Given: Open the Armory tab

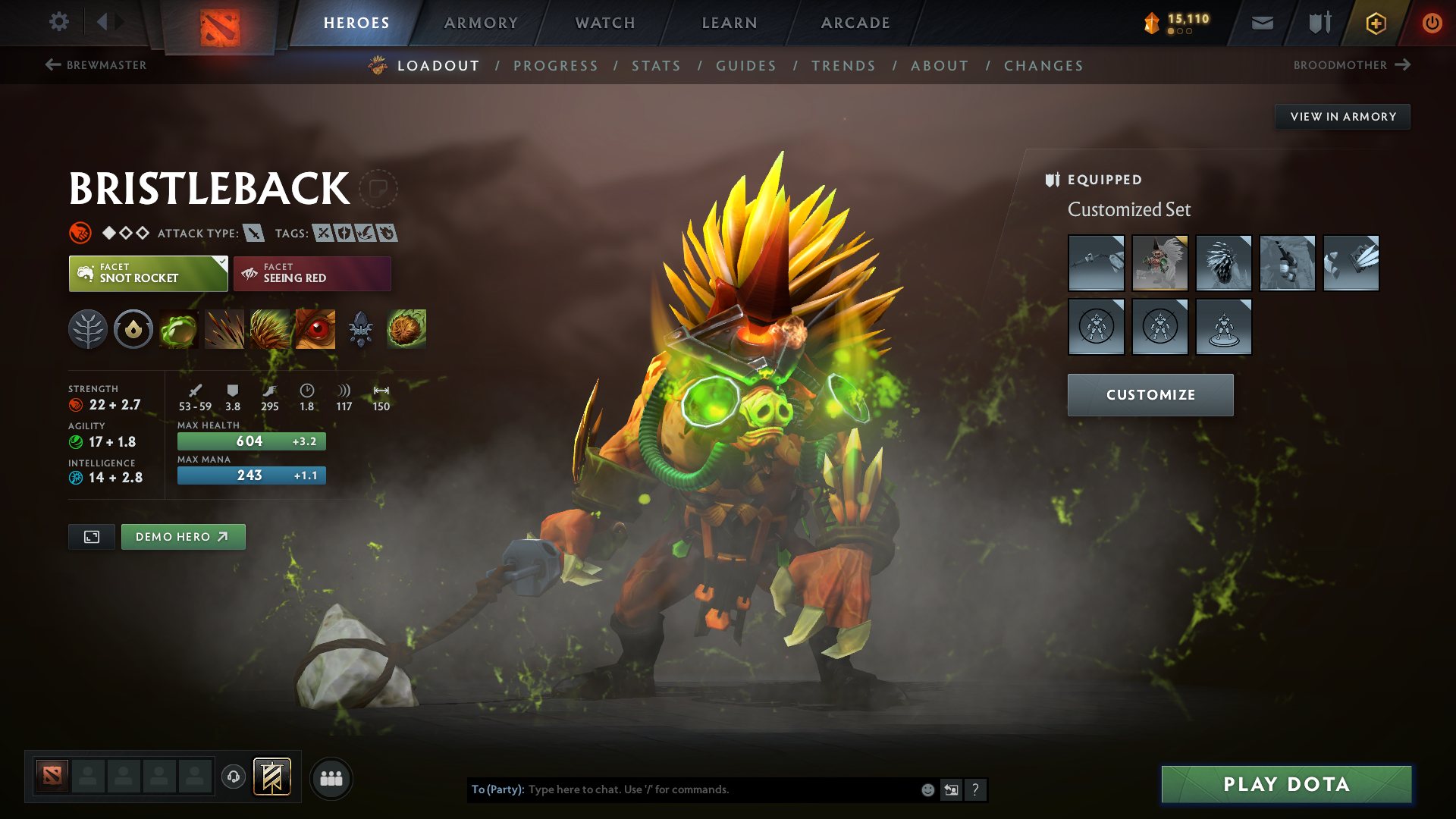Looking at the screenshot, I should (481, 23).
